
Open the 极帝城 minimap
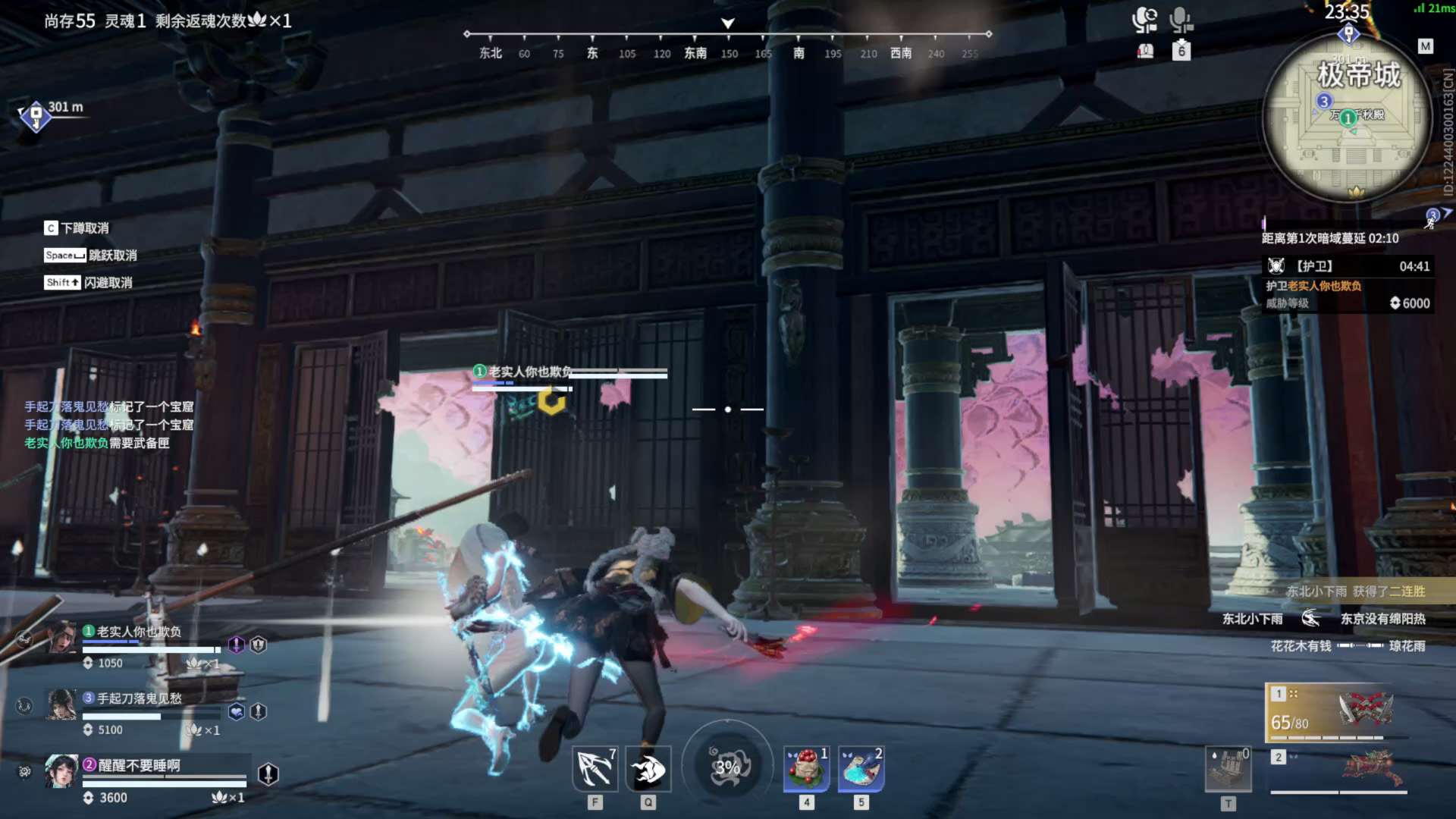click(x=1348, y=118)
